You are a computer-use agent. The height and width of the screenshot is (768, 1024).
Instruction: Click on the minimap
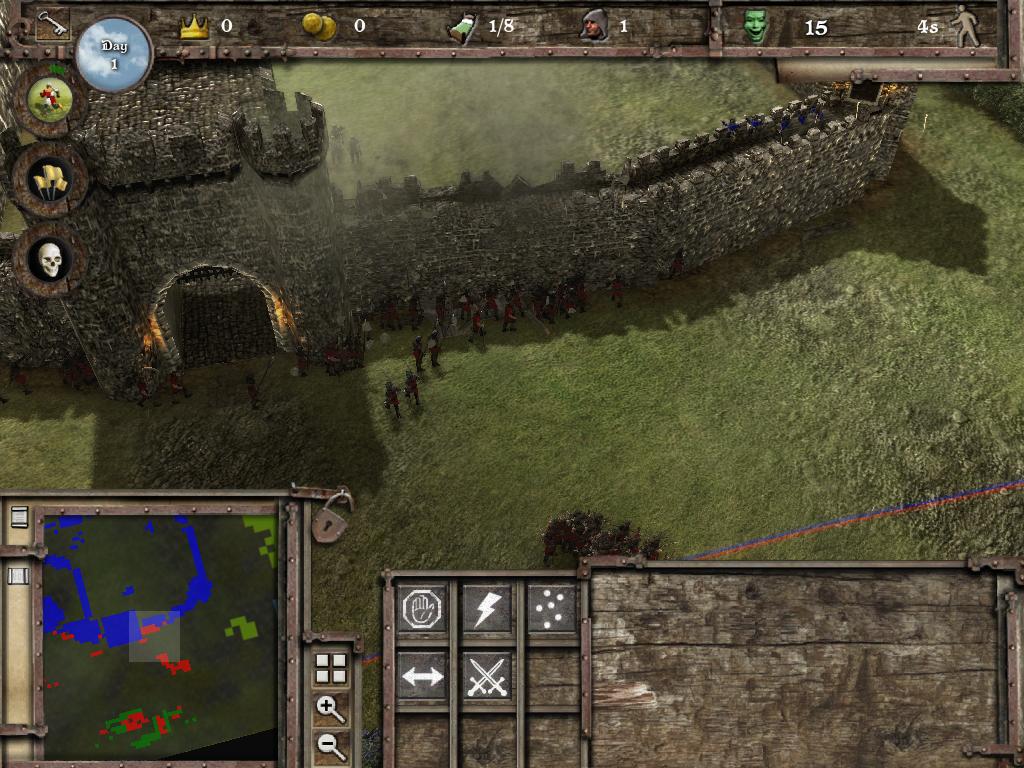click(x=160, y=635)
